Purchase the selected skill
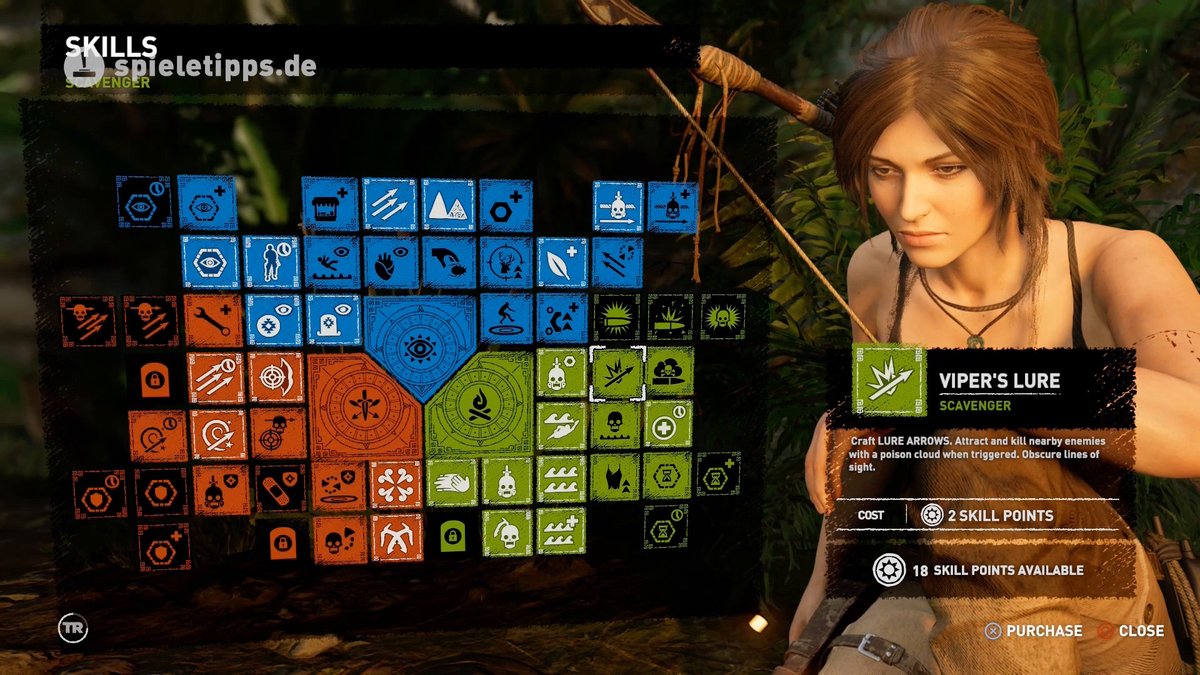The width and height of the screenshot is (1200, 675). click(1034, 631)
